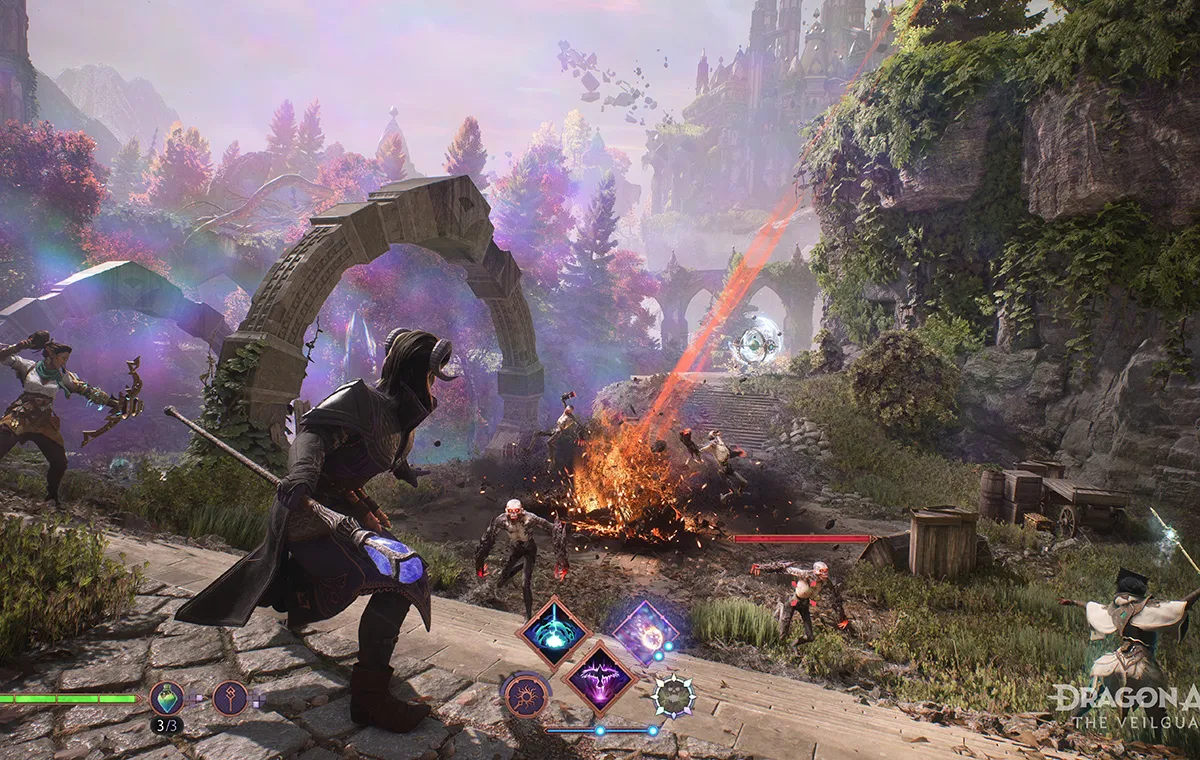Viewport: 1200px width, 760px height.
Task: Use the green healing potion
Action: click(166, 697)
